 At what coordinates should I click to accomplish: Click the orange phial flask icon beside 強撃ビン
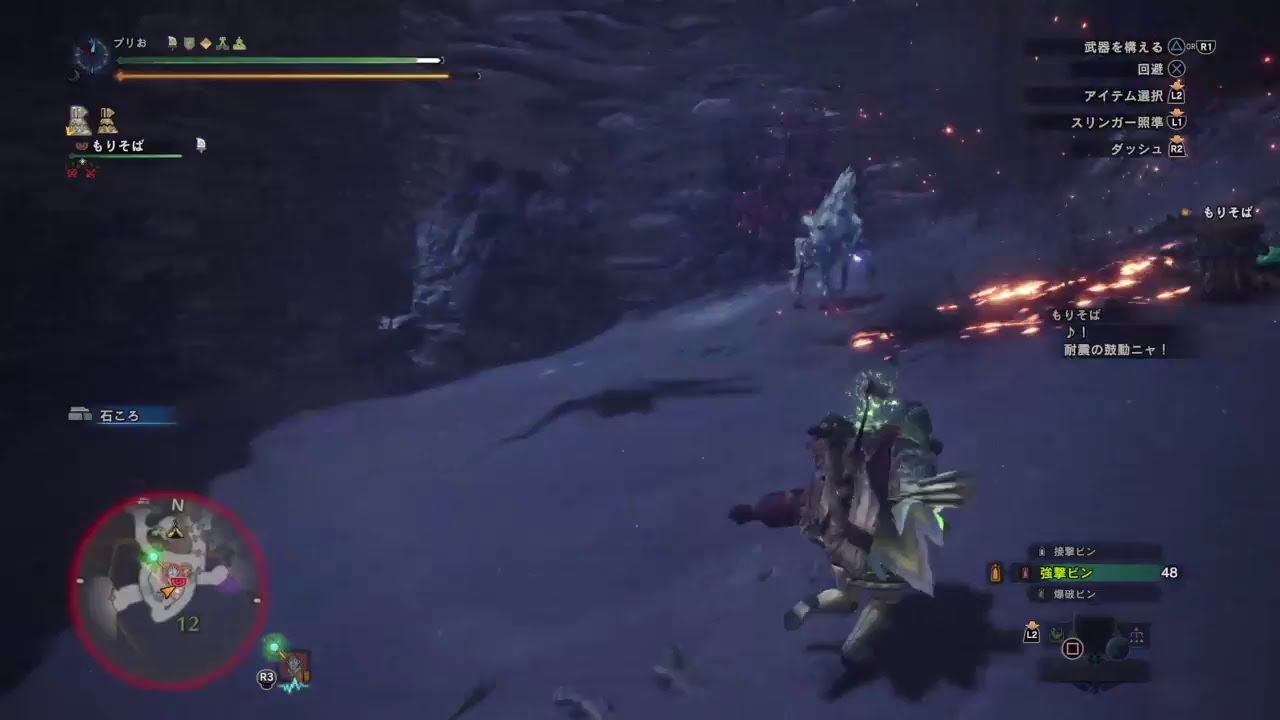(995, 572)
